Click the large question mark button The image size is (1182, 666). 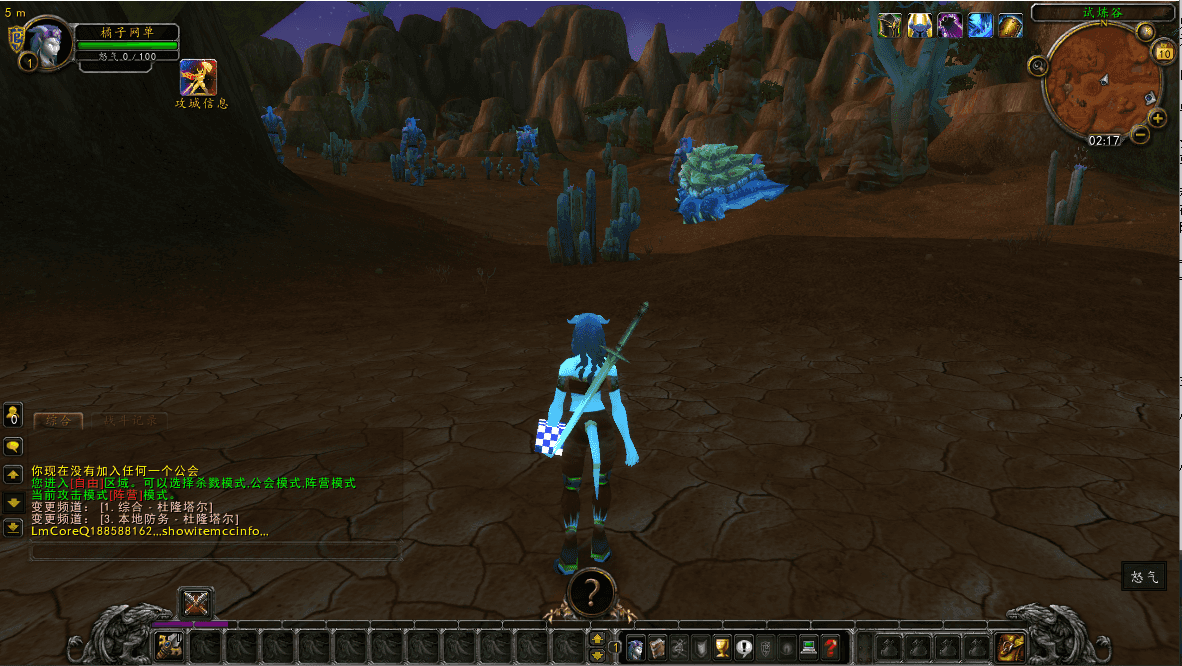click(x=591, y=593)
